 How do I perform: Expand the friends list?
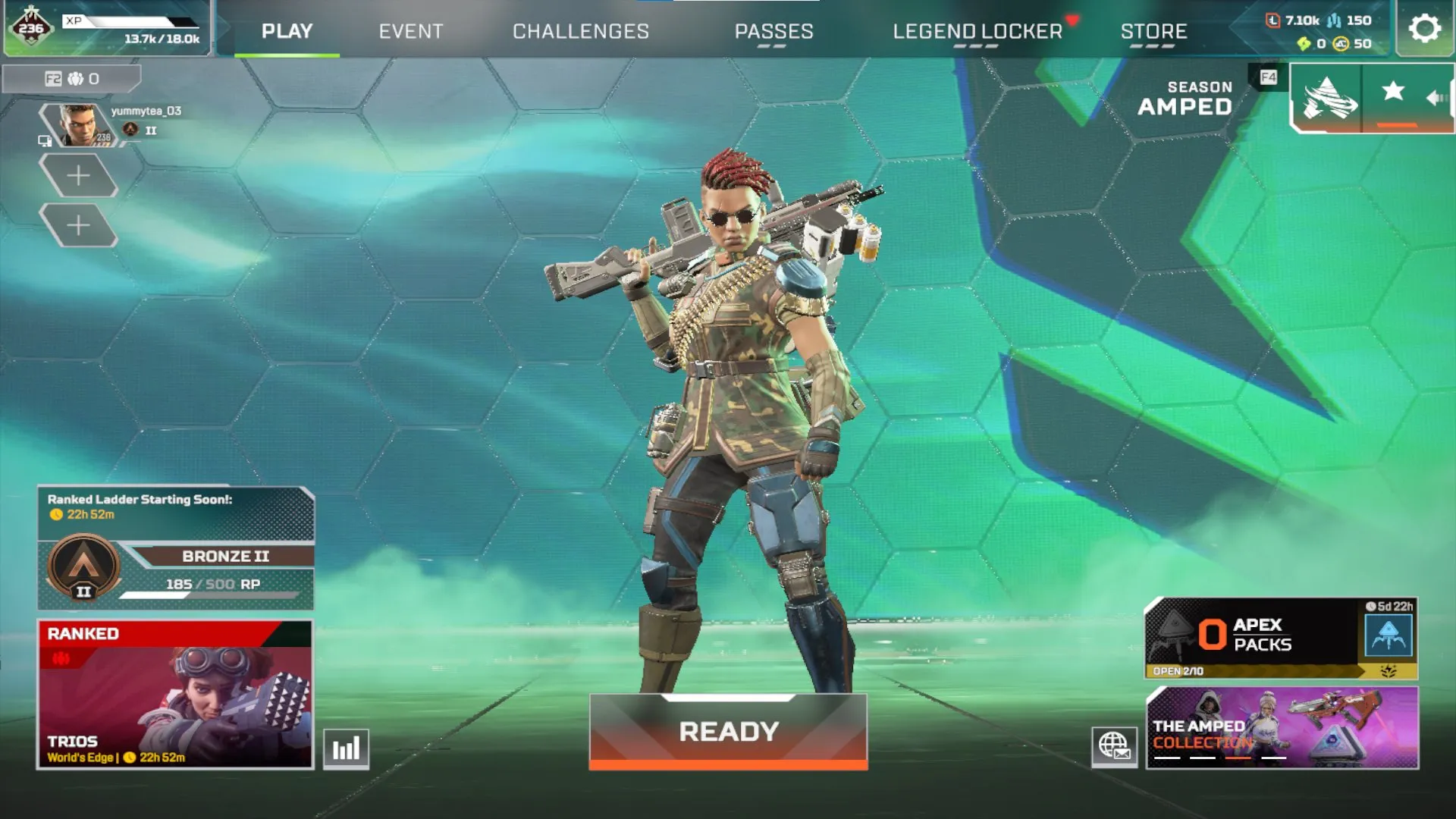pyautogui.click(x=72, y=78)
